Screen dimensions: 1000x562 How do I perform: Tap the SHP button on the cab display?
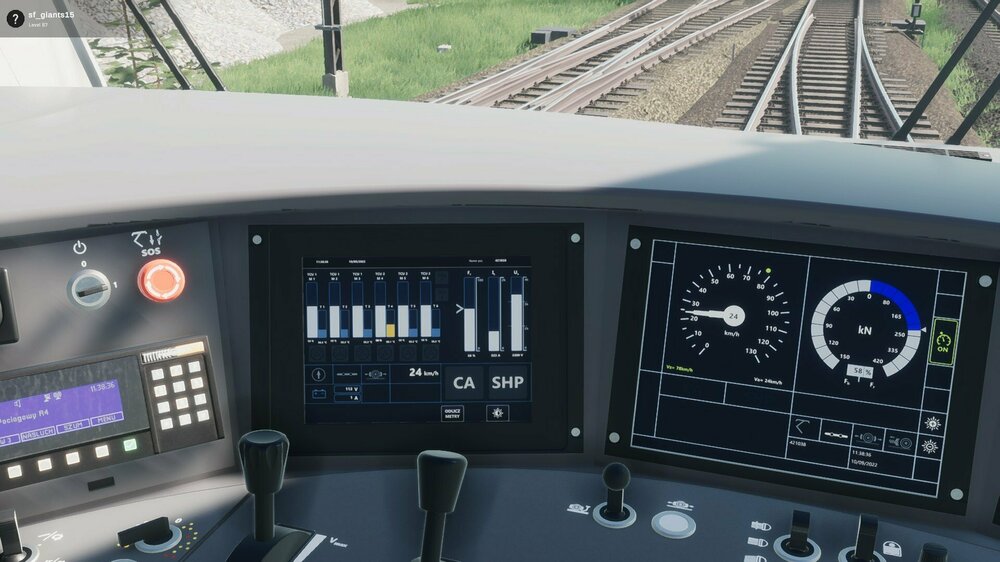508,383
